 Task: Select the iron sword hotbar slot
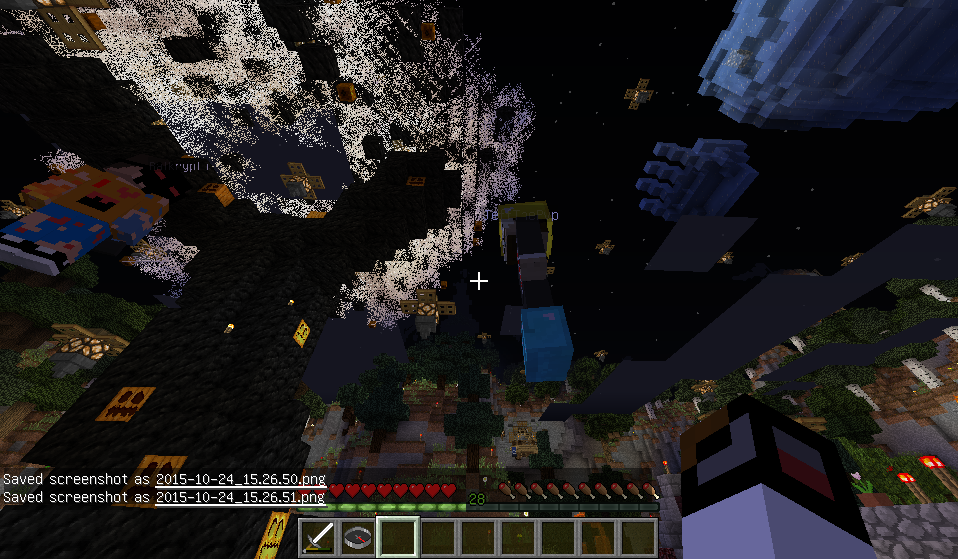click(x=319, y=537)
